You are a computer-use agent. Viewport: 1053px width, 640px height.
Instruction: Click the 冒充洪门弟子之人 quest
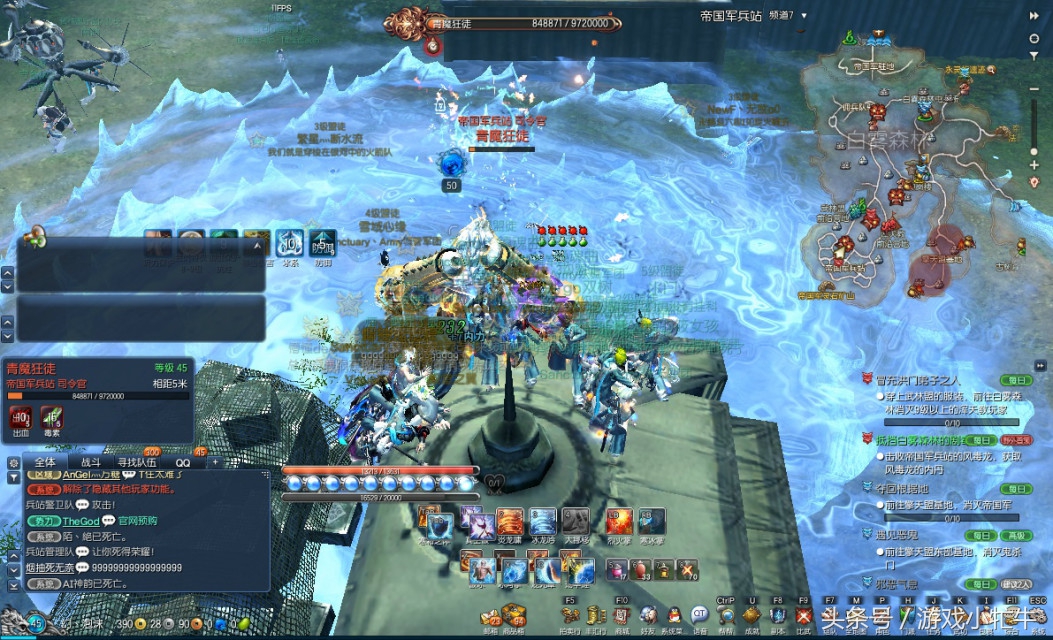pyautogui.click(x=917, y=380)
